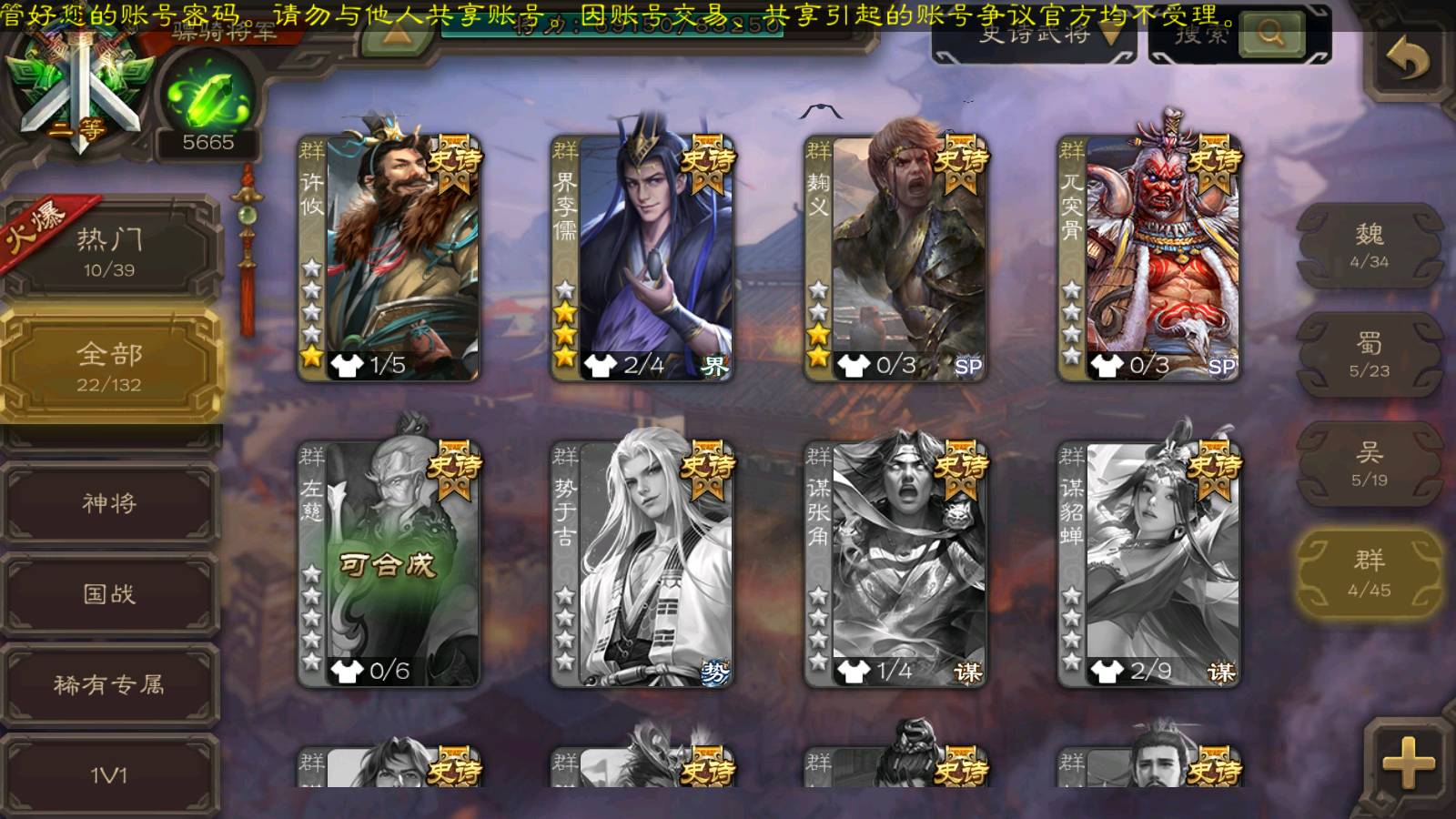This screenshot has width=1456, height=819.
Task: Switch to the 国战 tab
Action: (x=109, y=593)
